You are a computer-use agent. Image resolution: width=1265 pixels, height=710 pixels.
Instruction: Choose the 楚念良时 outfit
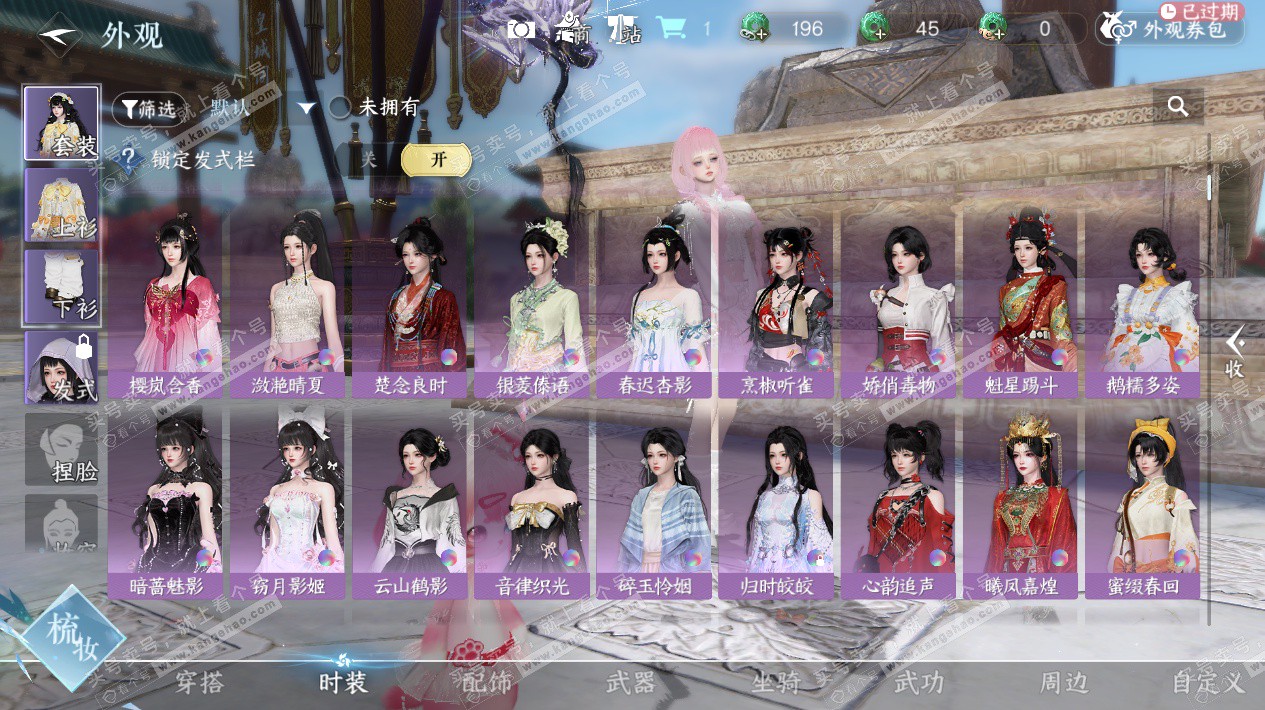click(410, 305)
